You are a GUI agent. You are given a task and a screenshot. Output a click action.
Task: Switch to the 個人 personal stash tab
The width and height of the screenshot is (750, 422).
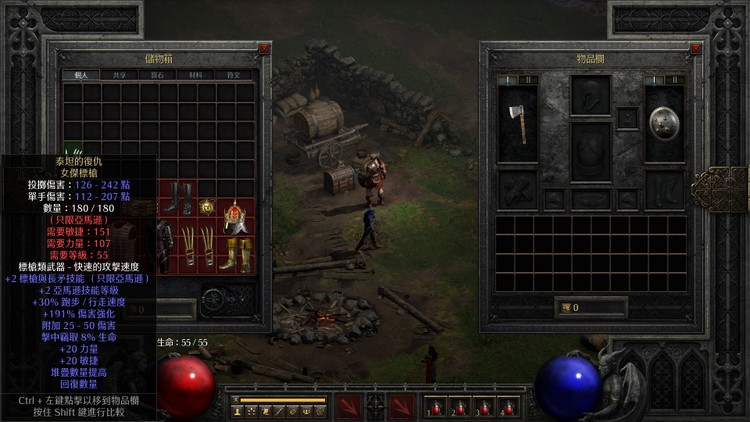point(80,75)
